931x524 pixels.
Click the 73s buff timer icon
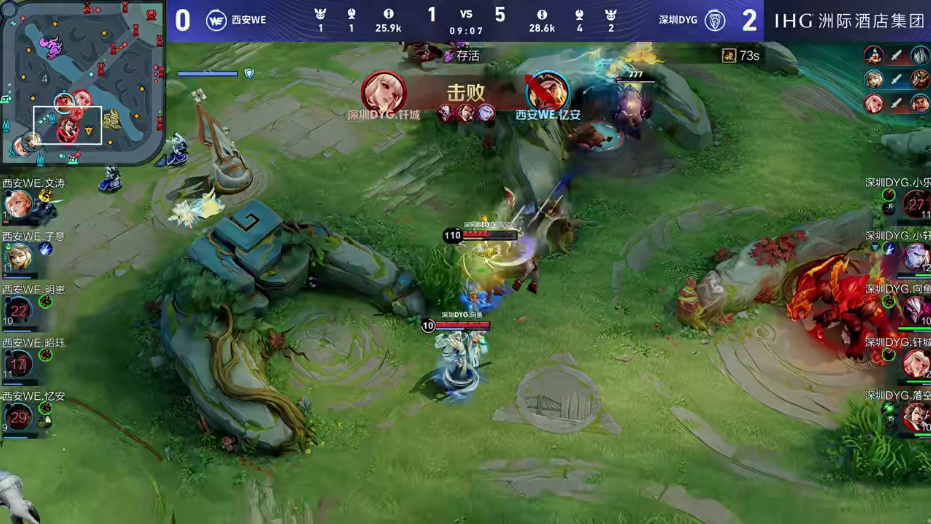pyautogui.click(x=729, y=56)
